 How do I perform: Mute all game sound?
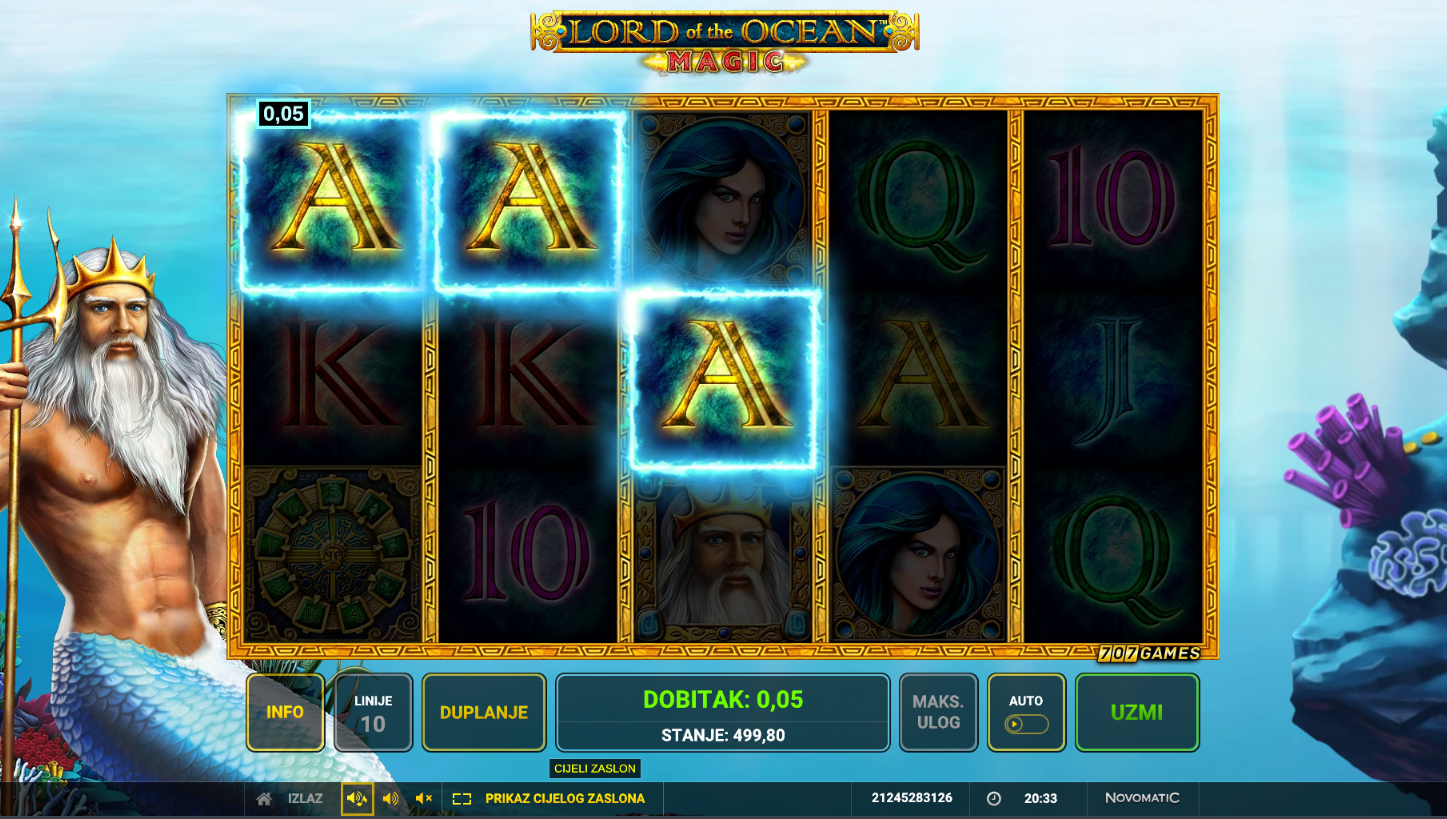424,799
